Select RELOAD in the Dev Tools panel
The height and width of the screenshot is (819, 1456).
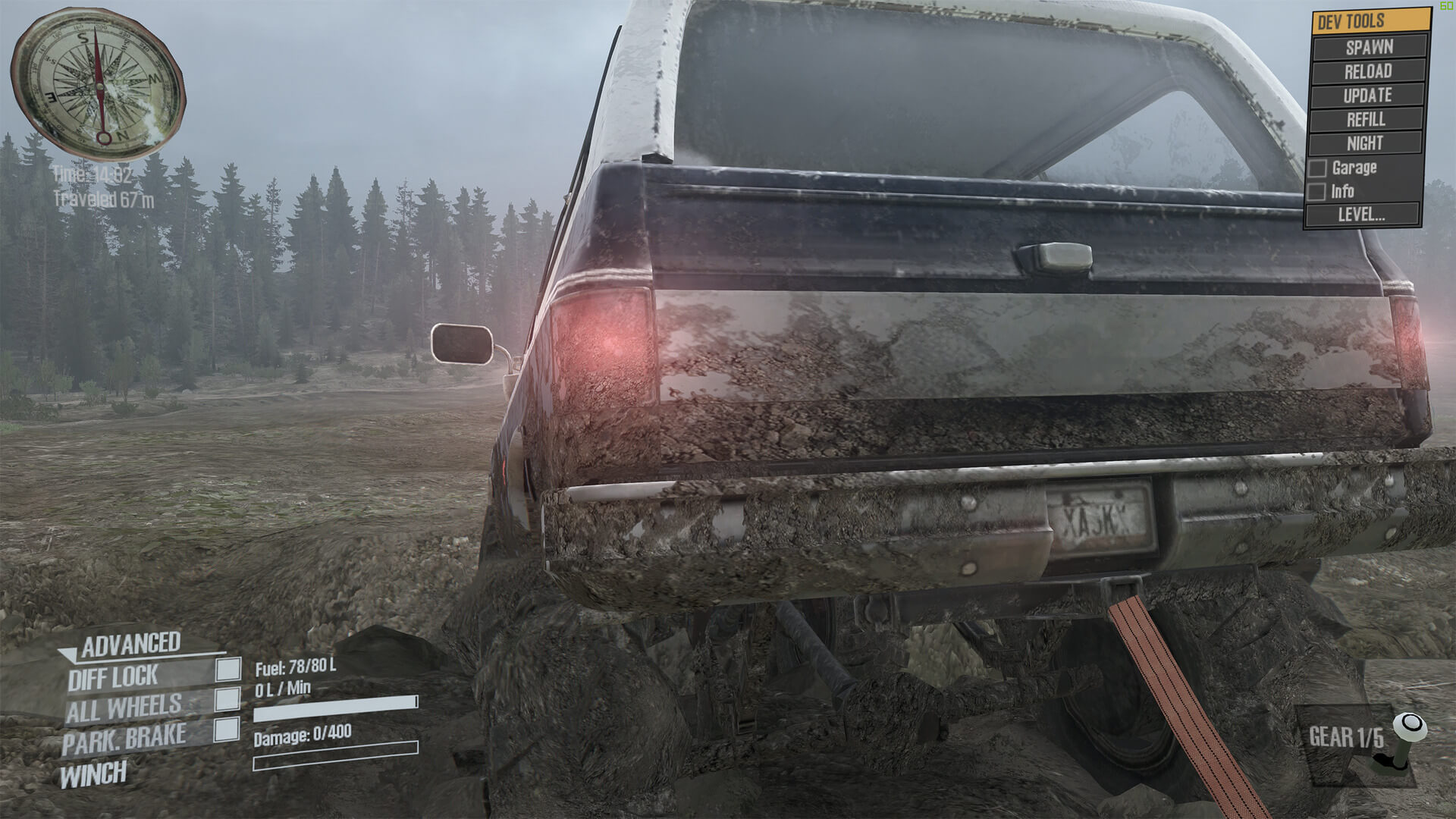point(1368,71)
